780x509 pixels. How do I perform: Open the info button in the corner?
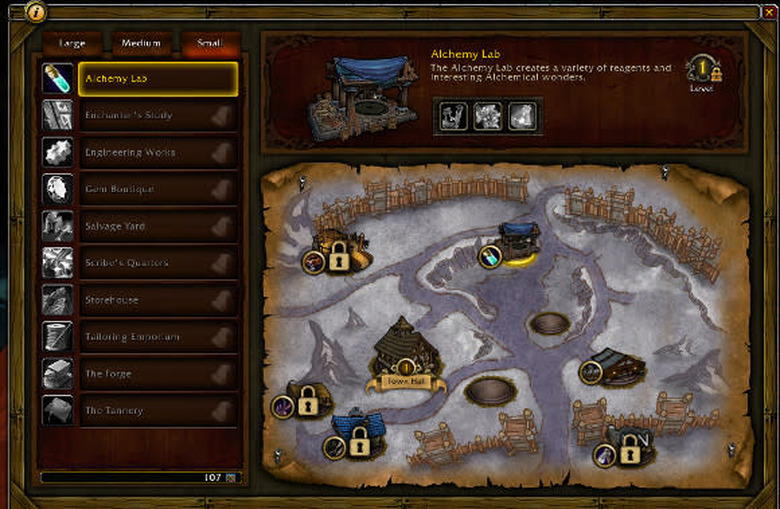click(35, 11)
